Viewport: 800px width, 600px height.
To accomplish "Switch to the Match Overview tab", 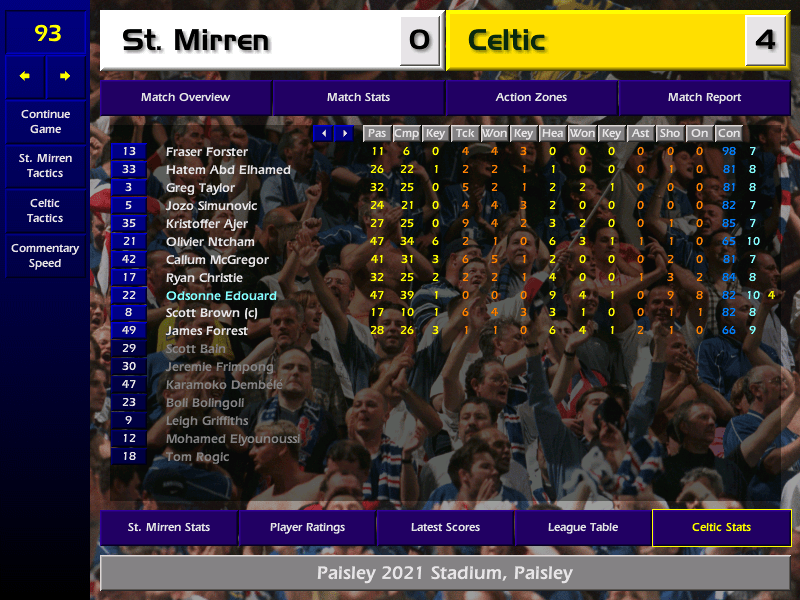I will pos(185,97).
